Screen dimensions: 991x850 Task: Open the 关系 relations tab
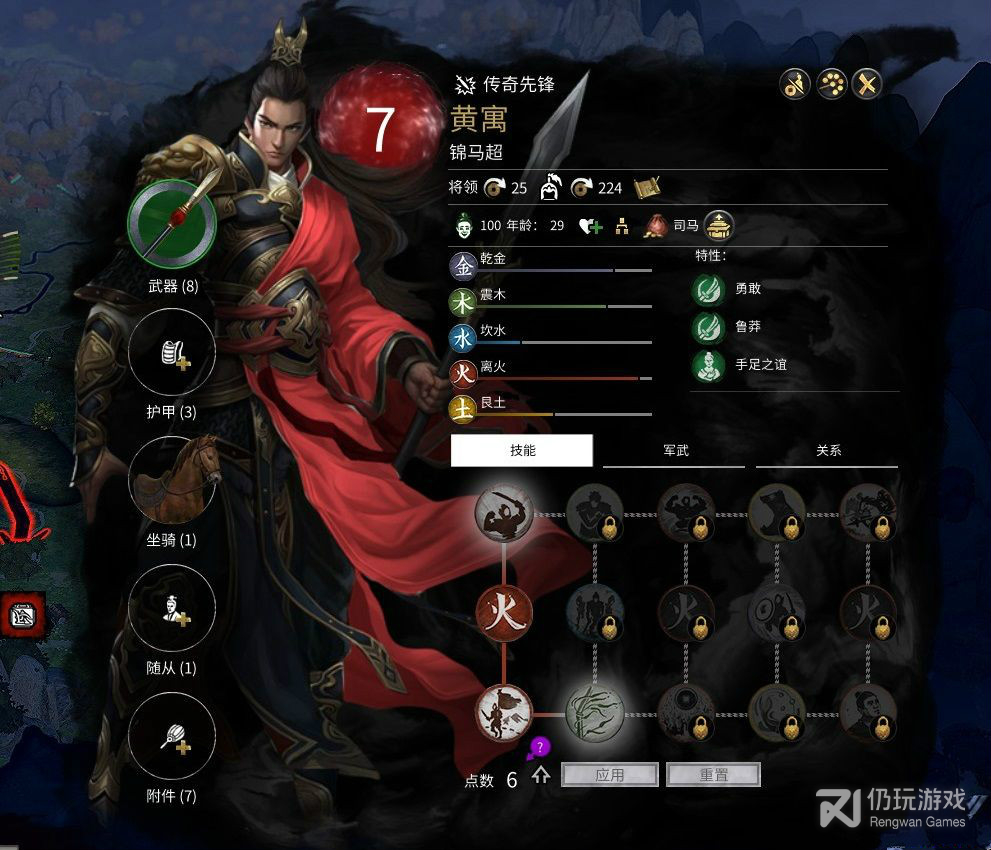coord(828,451)
